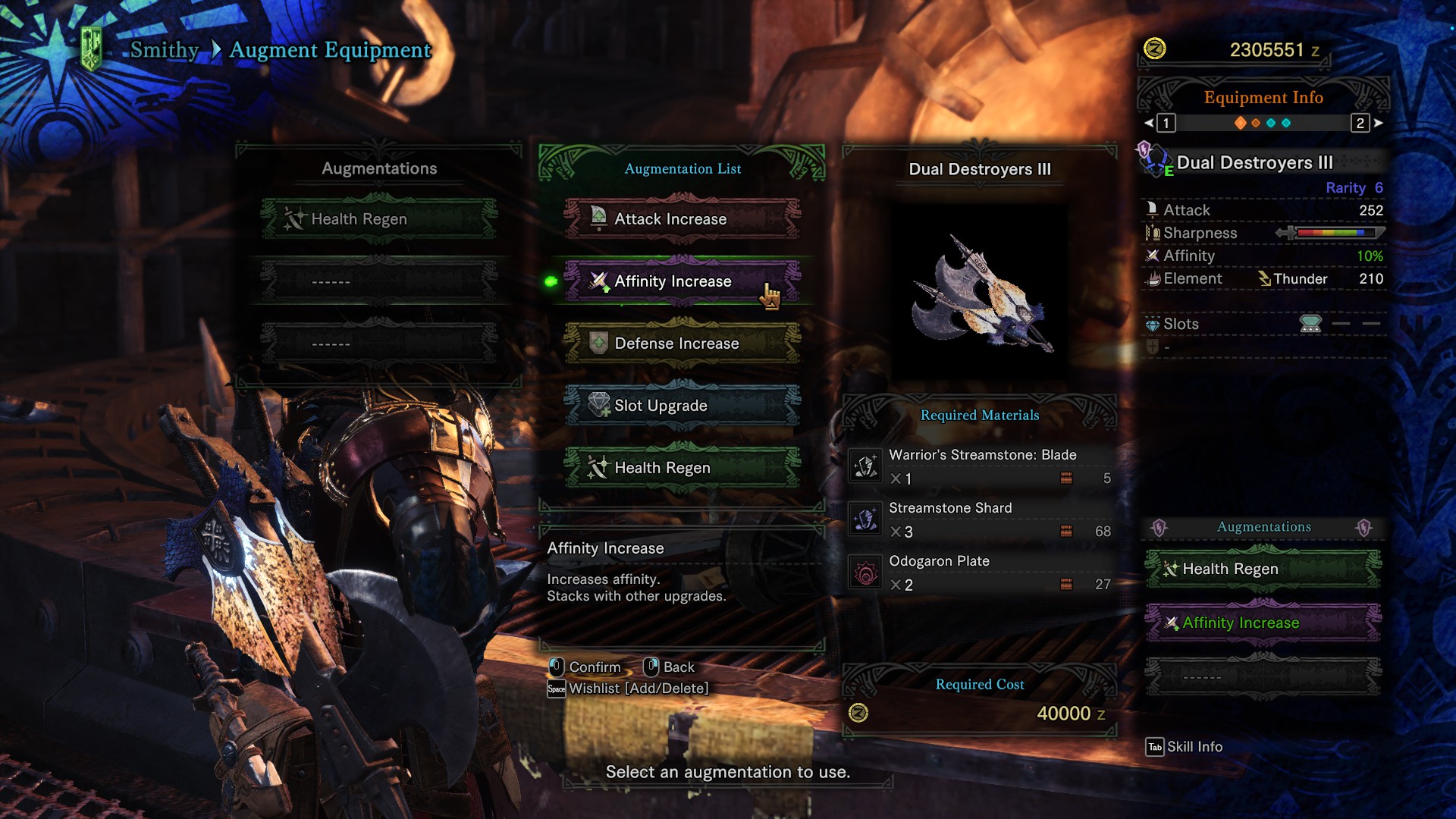Select the Health Regen icon in the Augmentation List

[x=598, y=468]
